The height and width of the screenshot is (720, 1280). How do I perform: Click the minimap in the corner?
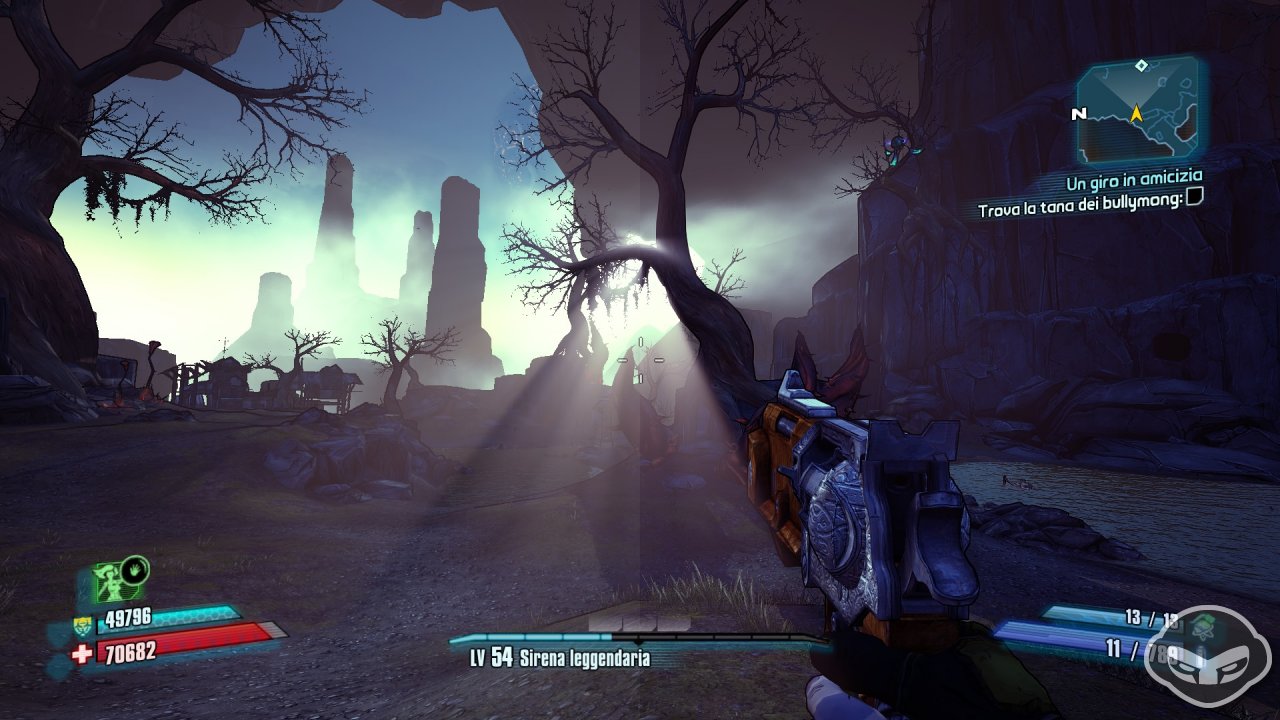coord(1140,110)
